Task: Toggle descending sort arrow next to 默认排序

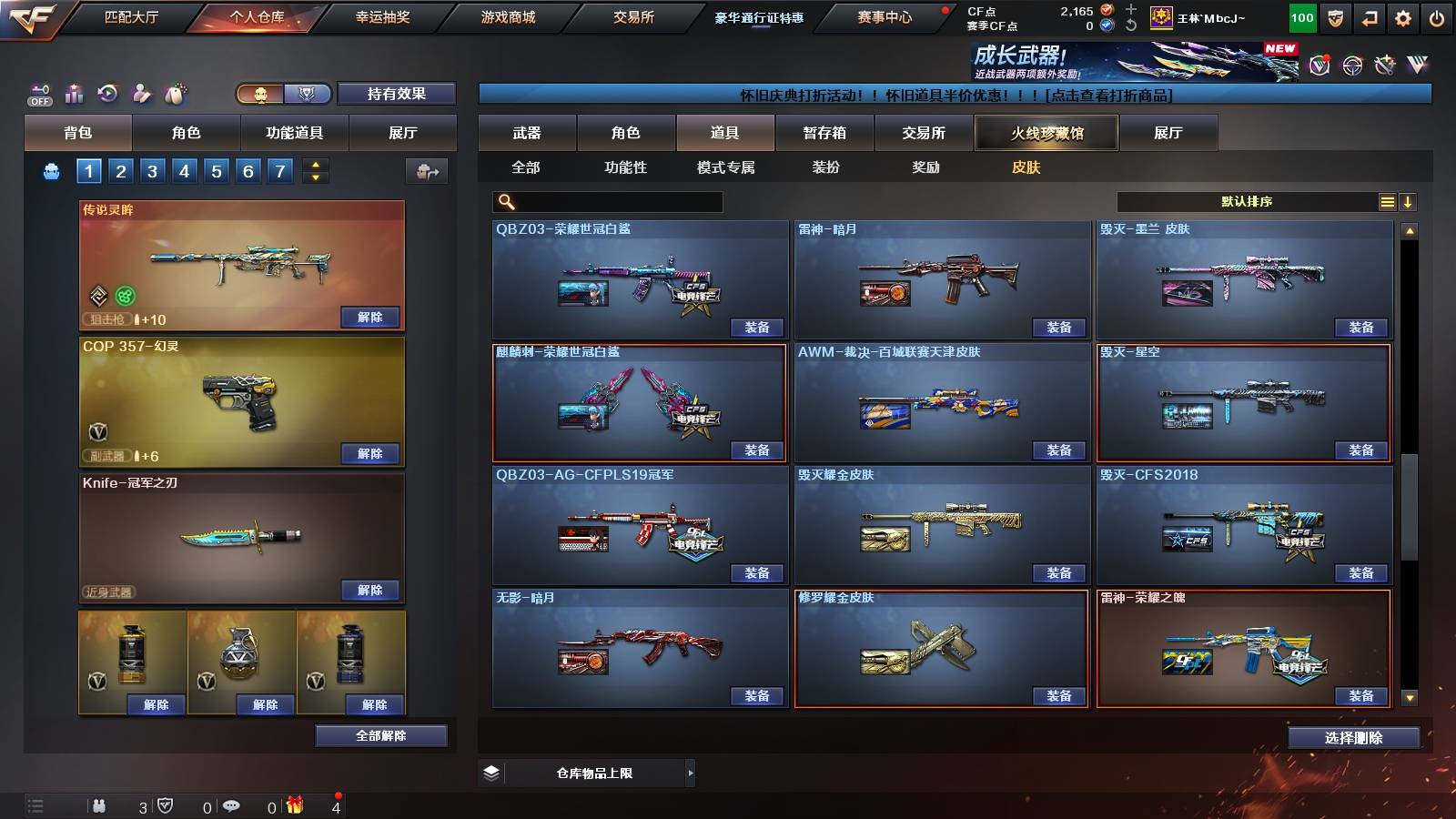Action: click(1408, 201)
